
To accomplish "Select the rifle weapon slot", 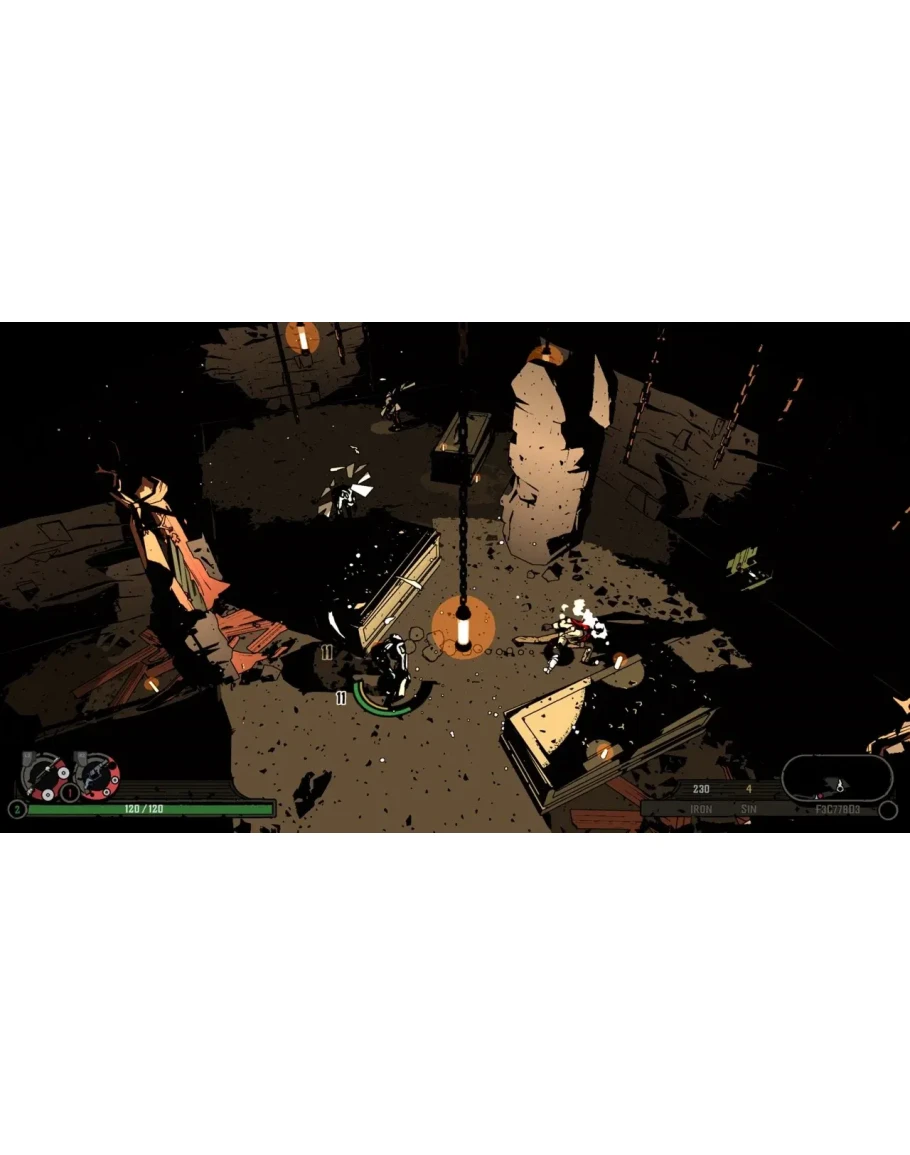I will (x=46, y=775).
